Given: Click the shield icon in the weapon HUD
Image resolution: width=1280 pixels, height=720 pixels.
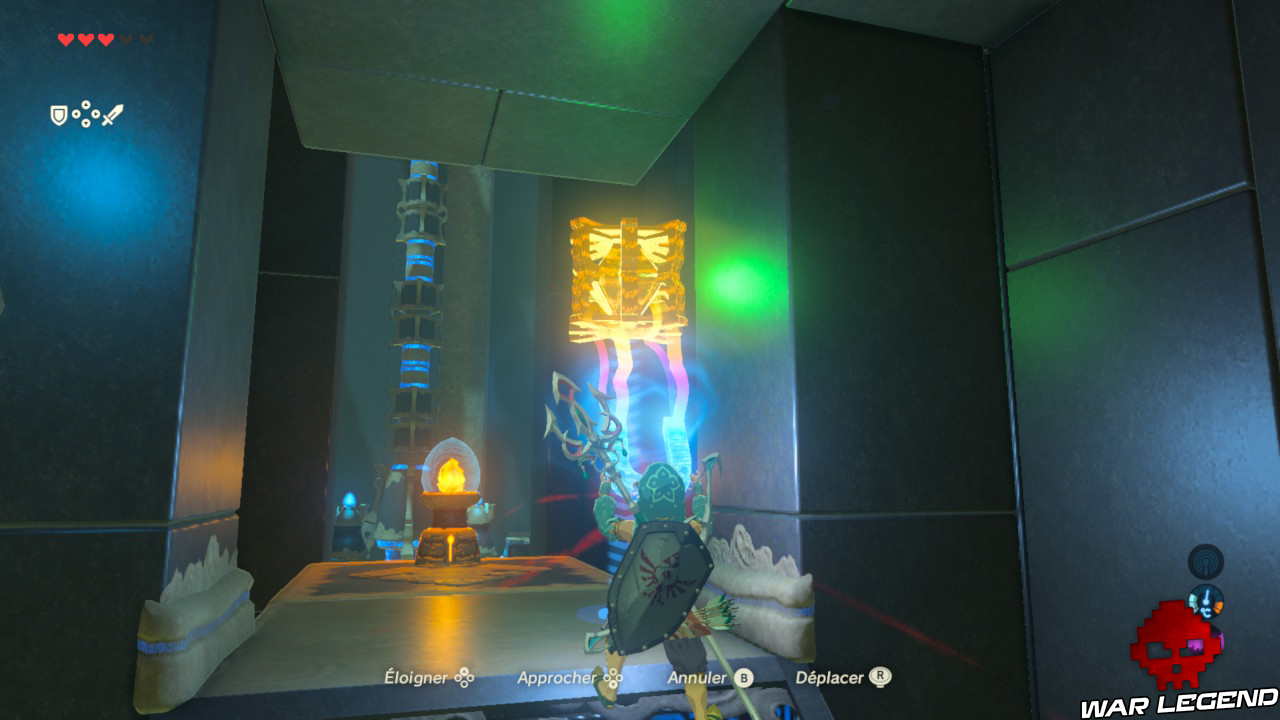Looking at the screenshot, I should 58,116.
